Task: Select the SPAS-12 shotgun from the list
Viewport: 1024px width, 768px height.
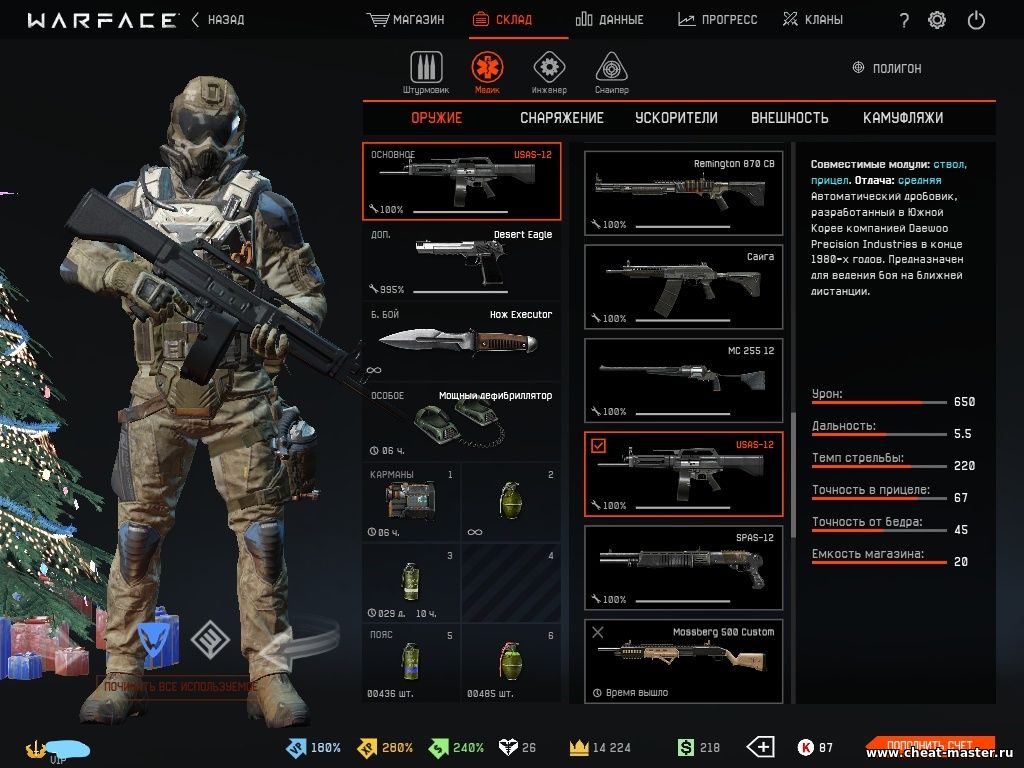Action: pyautogui.click(x=684, y=568)
